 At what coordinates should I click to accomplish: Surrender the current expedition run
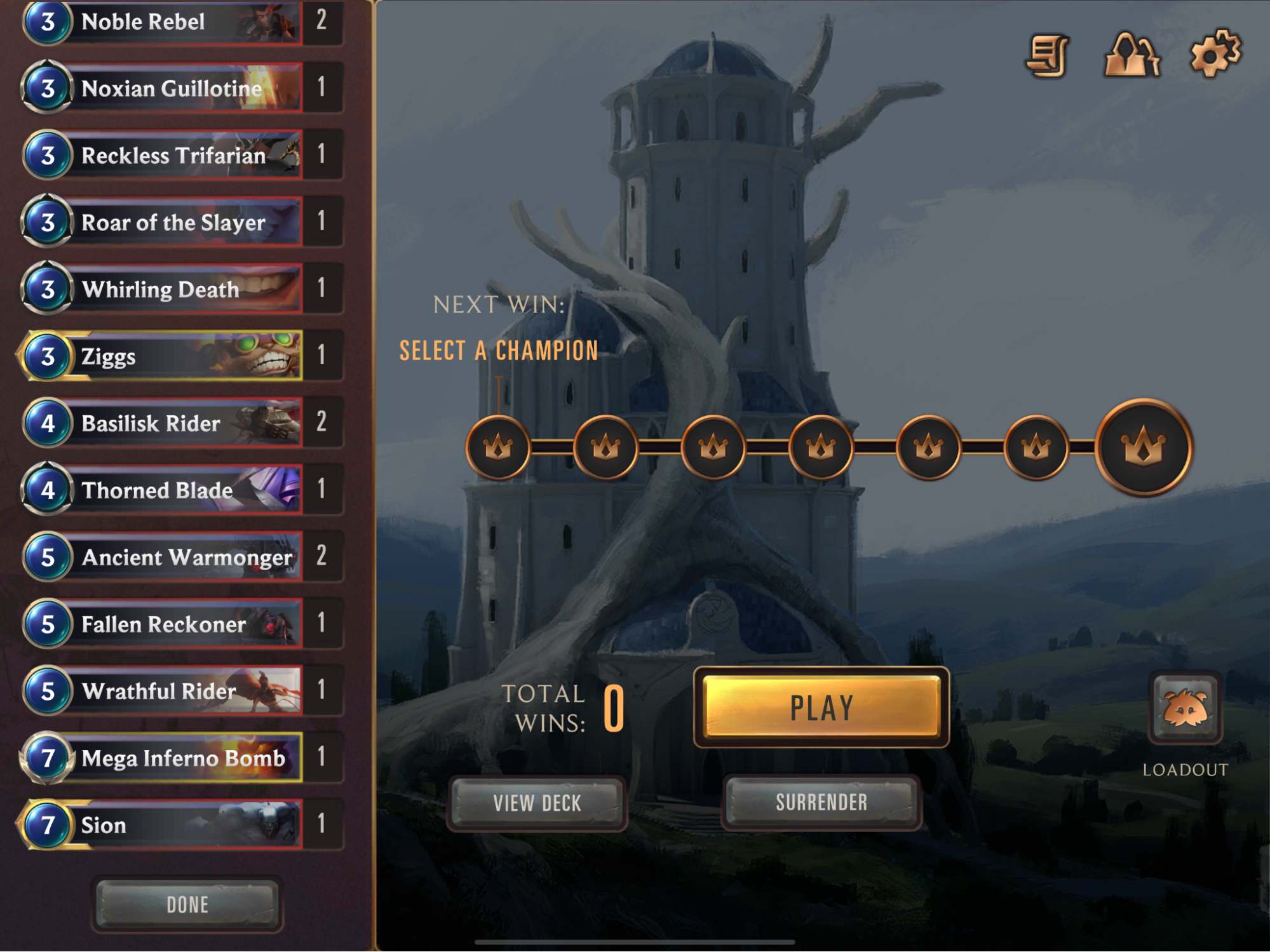click(821, 802)
